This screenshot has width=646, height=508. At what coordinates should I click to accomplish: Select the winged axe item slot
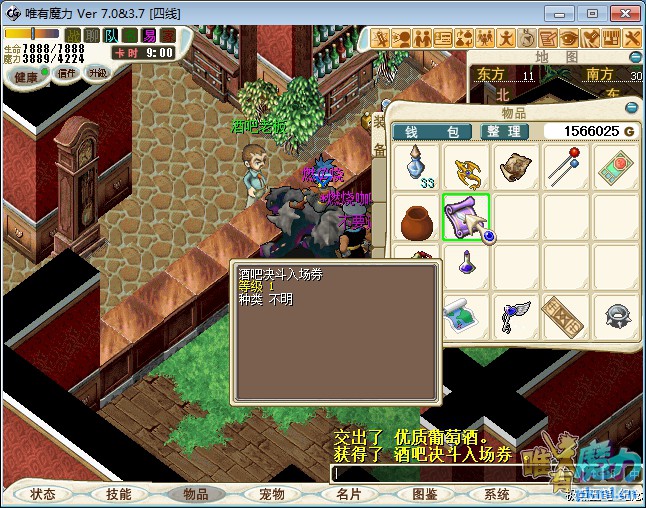tap(517, 316)
